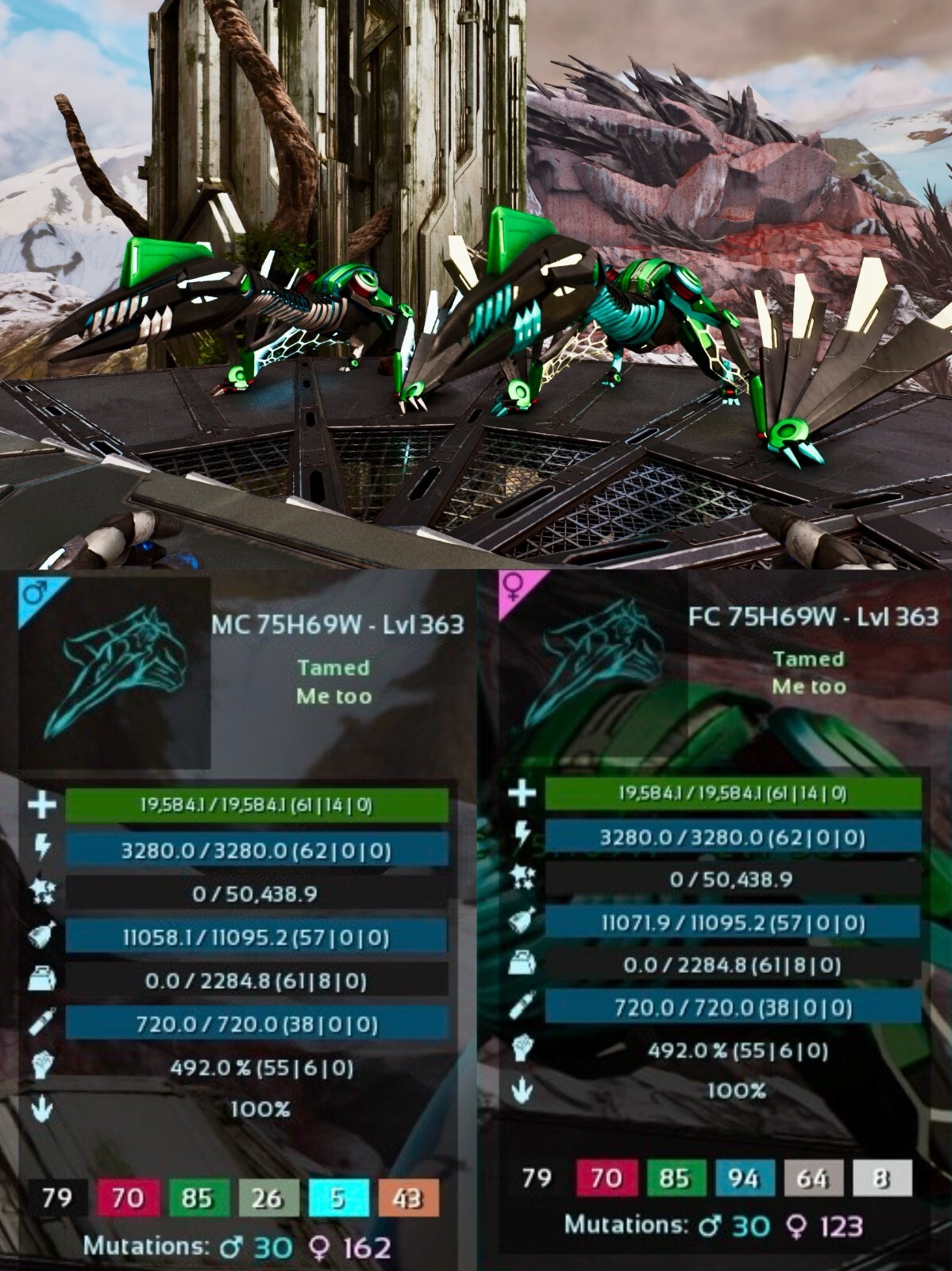Pick the orange color swatch labeled 43
This screenshot has width=952, height=1271.
(408, 1199)
